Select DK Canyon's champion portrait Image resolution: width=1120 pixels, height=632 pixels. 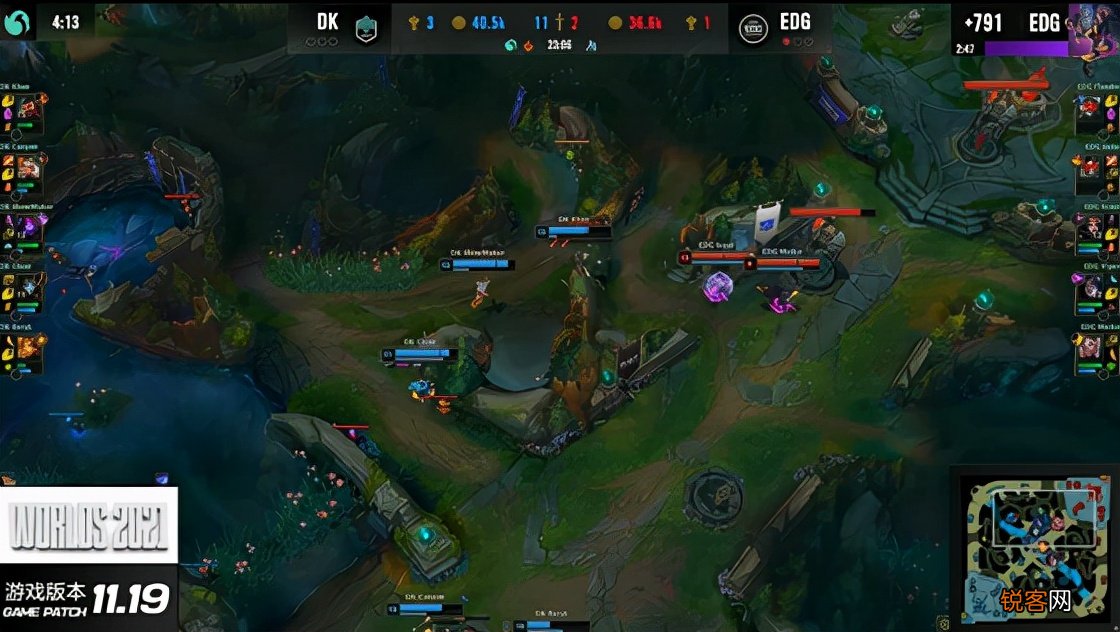[28, 166]
